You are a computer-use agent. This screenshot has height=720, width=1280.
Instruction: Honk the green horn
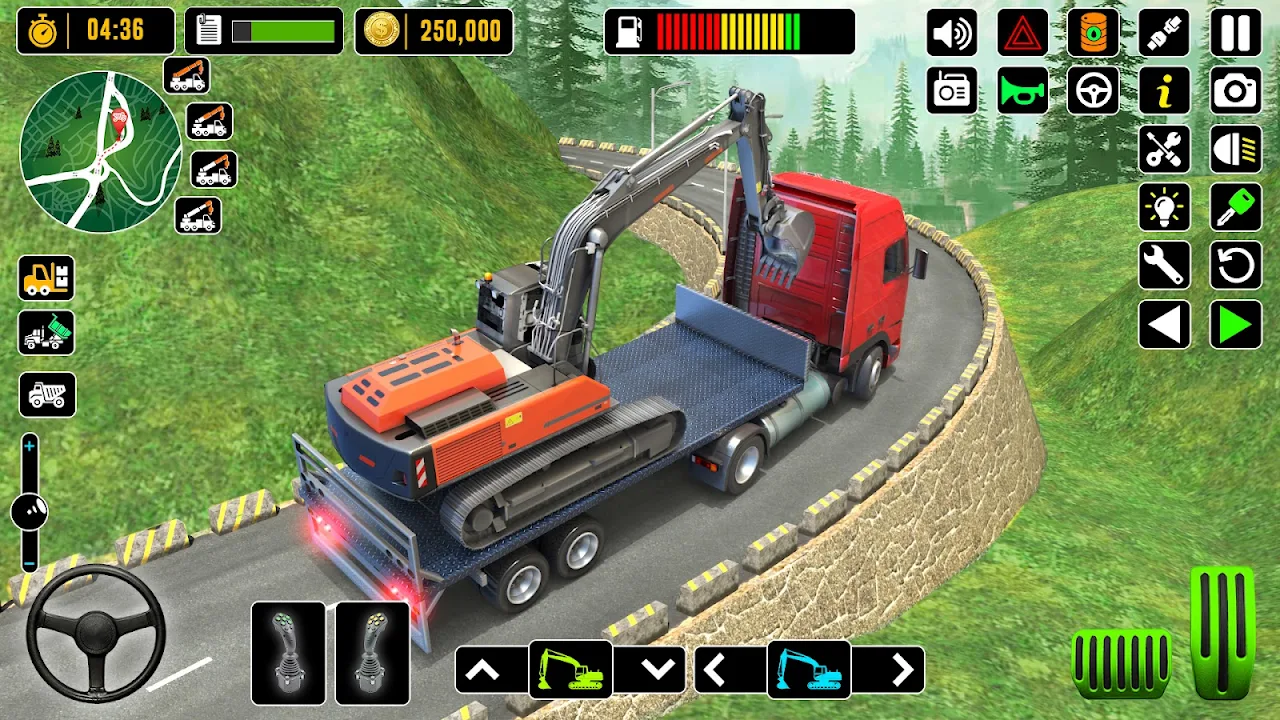tap(1022, 92)
